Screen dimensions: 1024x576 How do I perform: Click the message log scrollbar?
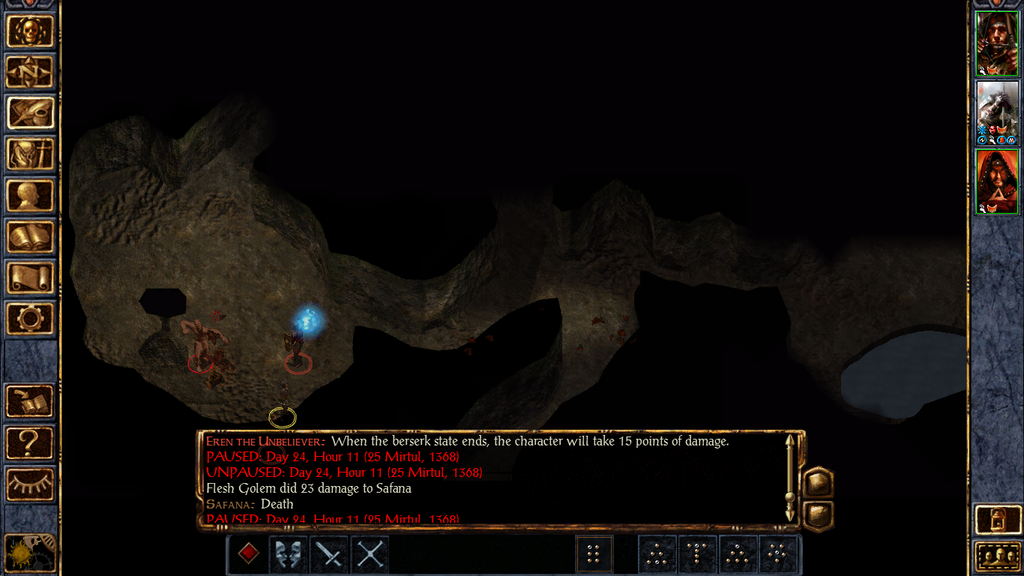[x=790, y=478]
